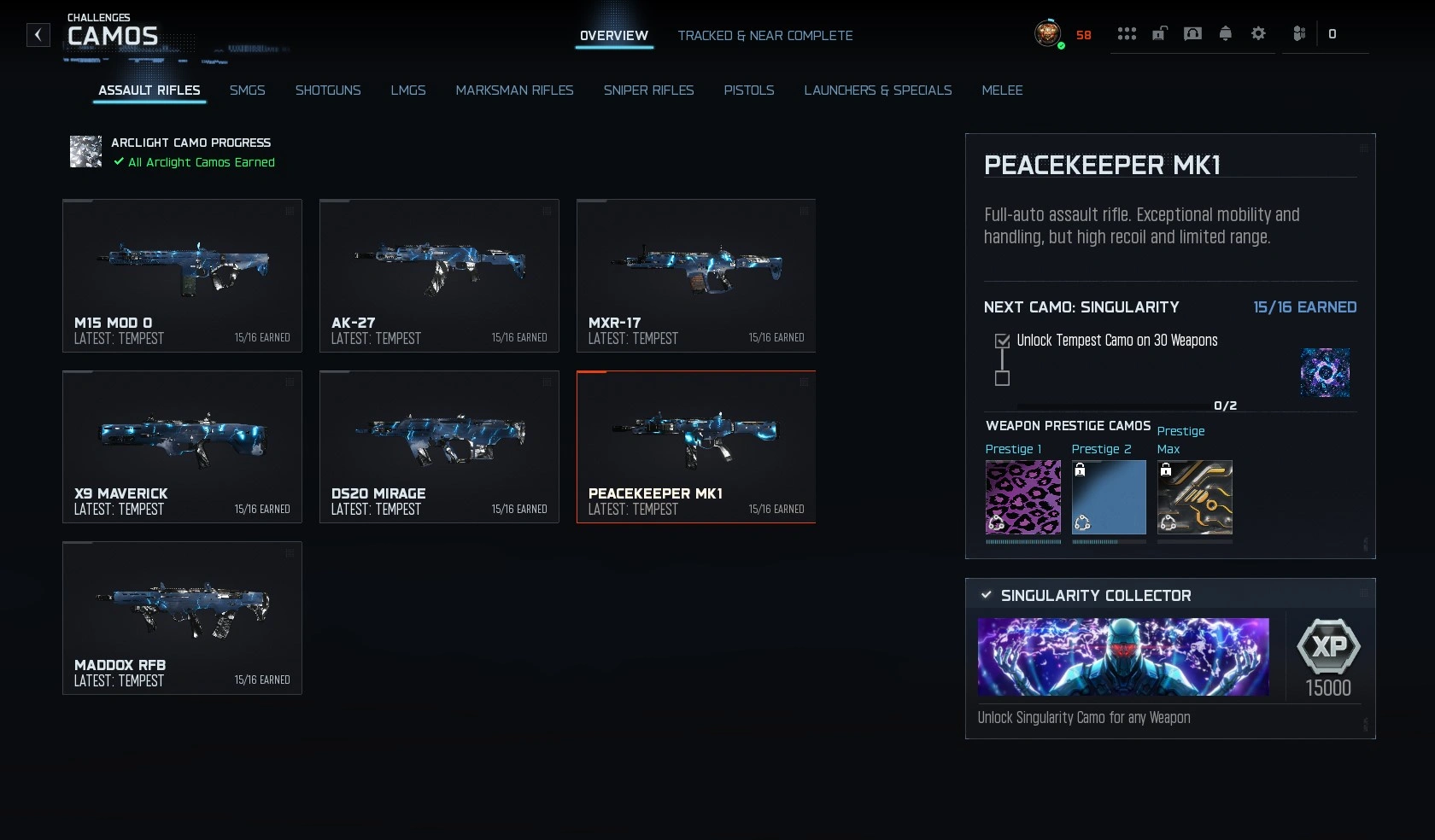The width and height of the screenshot is (1435, 840).
Task: Select the Maddox RFB weapon card
Action: 182,618
